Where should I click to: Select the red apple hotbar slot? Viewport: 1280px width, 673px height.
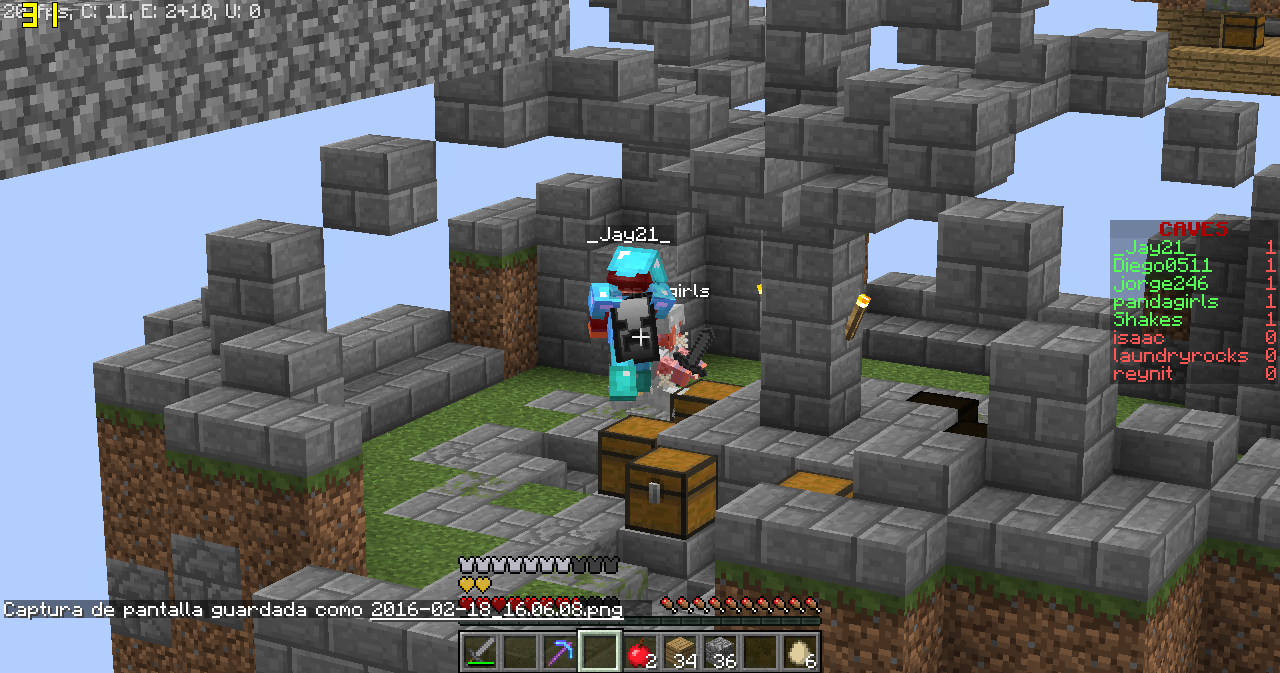(640, 652)
